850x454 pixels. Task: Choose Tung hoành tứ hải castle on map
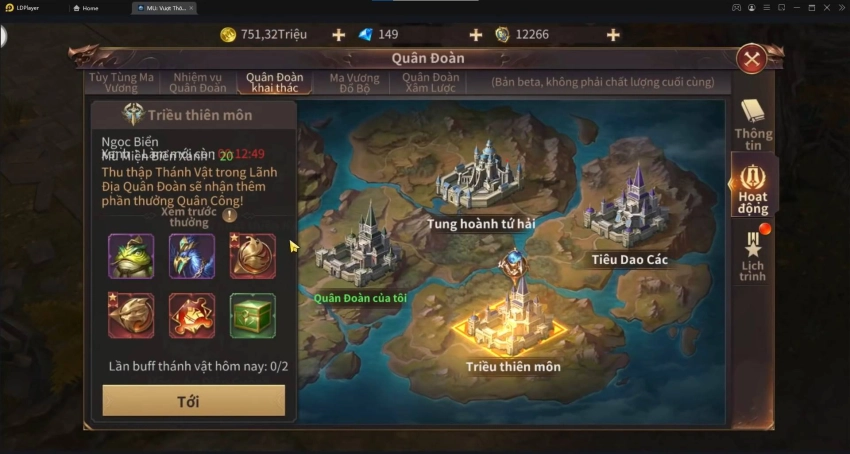(x=480, y=180)
